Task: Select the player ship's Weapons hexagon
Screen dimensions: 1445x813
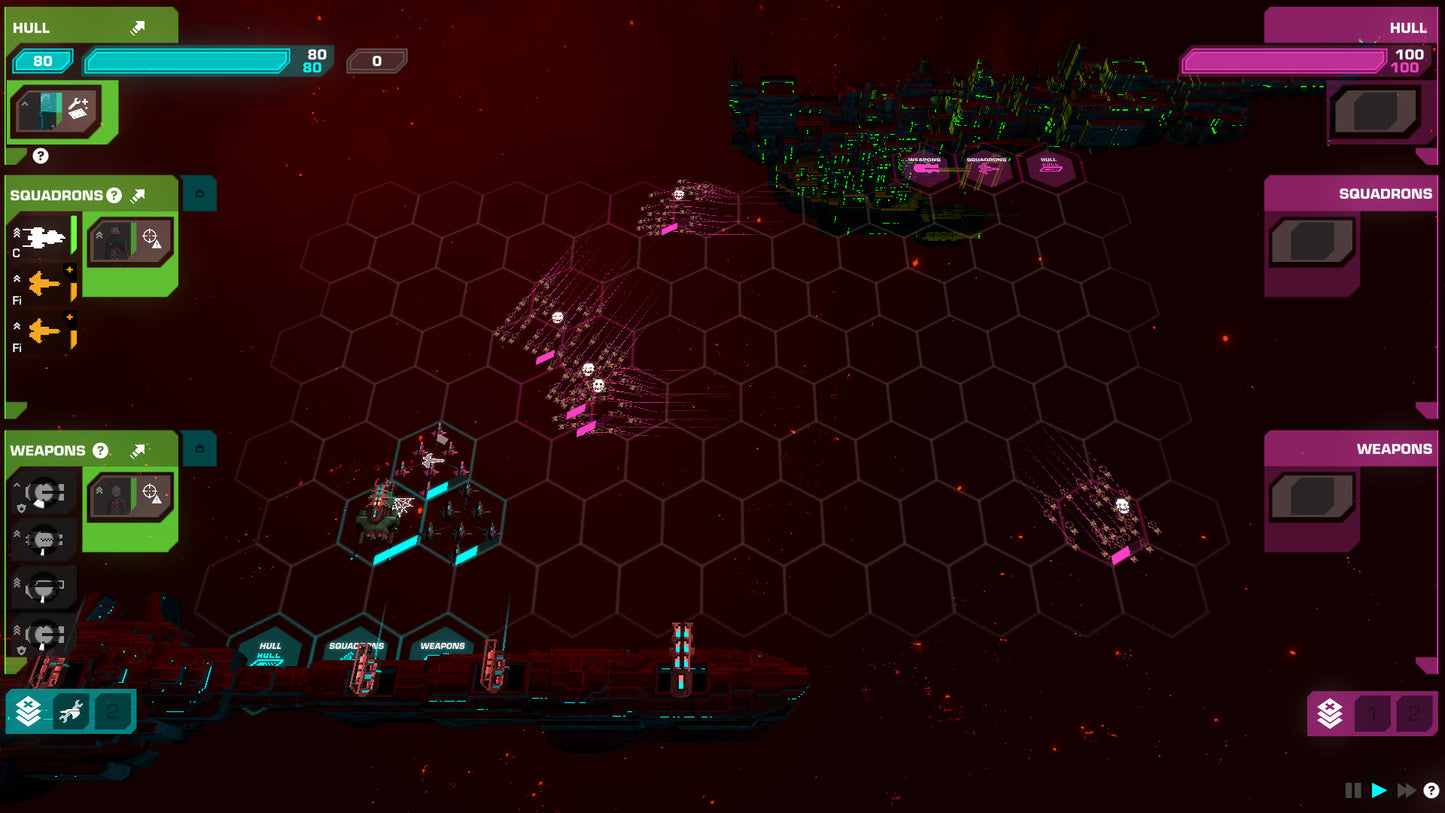Action: click(x=443, y=648)
